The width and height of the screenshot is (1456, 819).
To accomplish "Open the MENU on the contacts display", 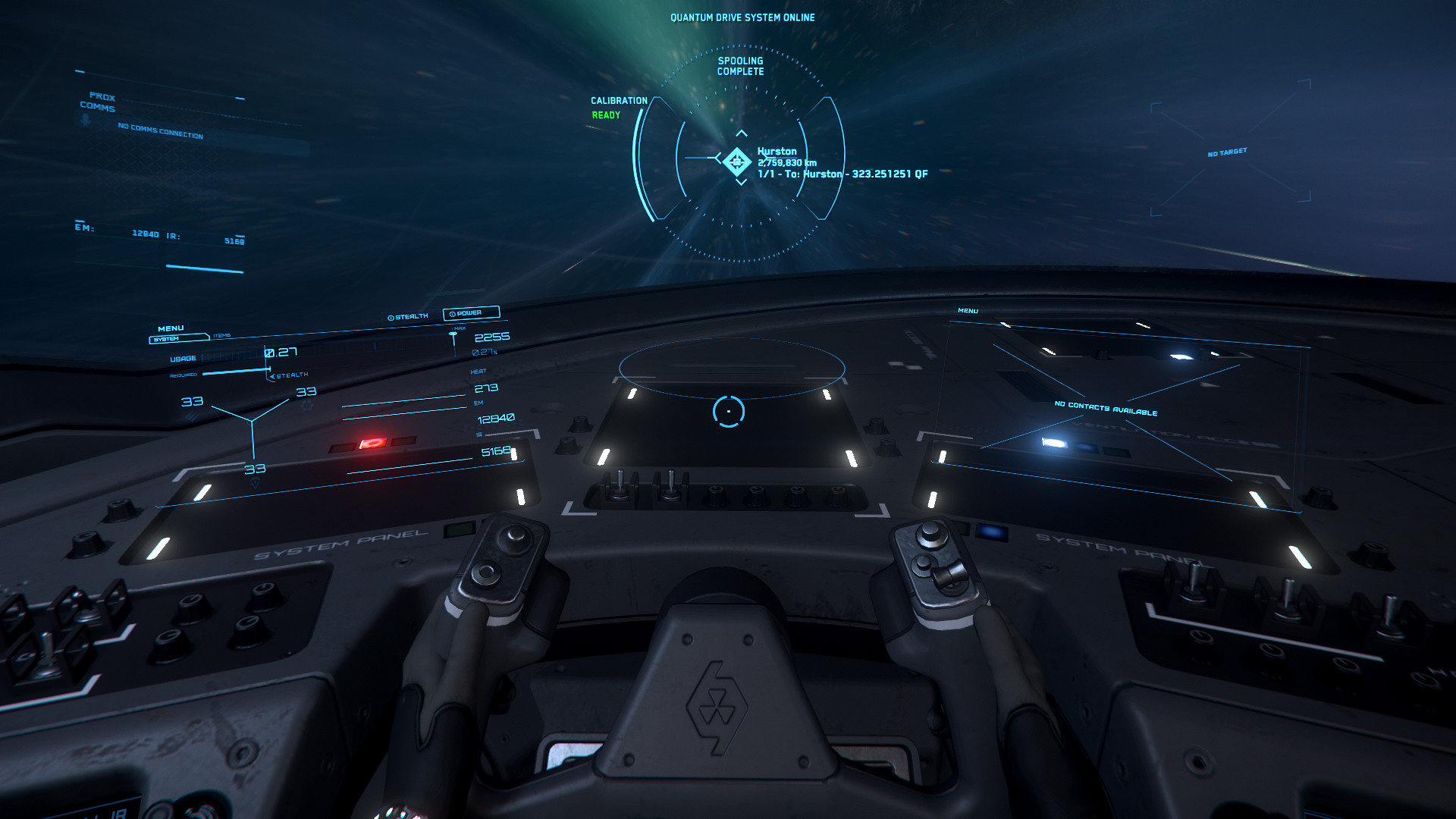I will [x=968, y=311].
